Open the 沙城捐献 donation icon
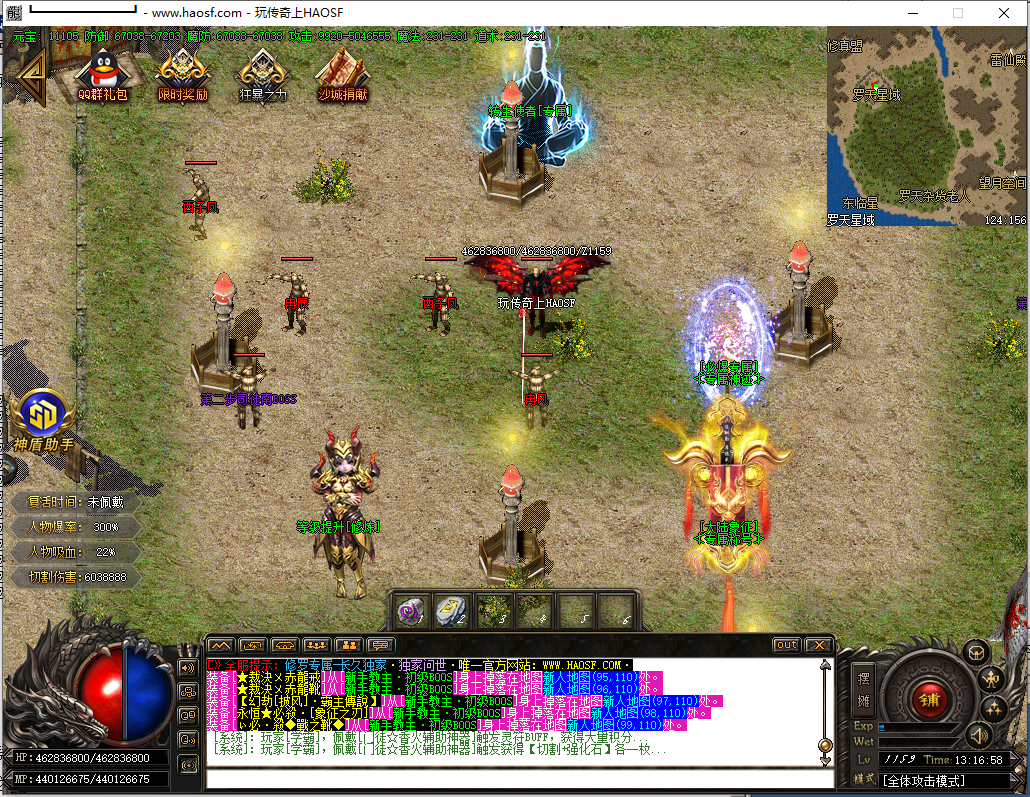Screen dimensions: 1030x797 point(342,73)
